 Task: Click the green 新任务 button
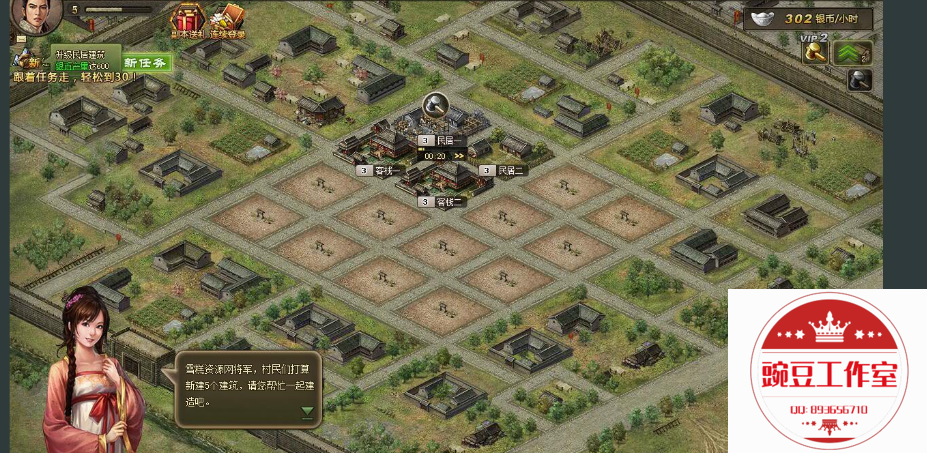point(147,62)
